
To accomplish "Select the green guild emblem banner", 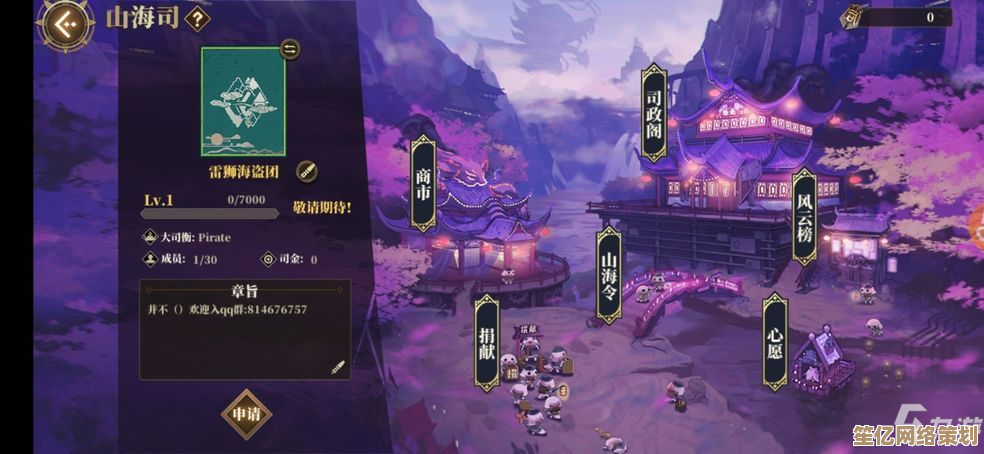I will [243, 100].
